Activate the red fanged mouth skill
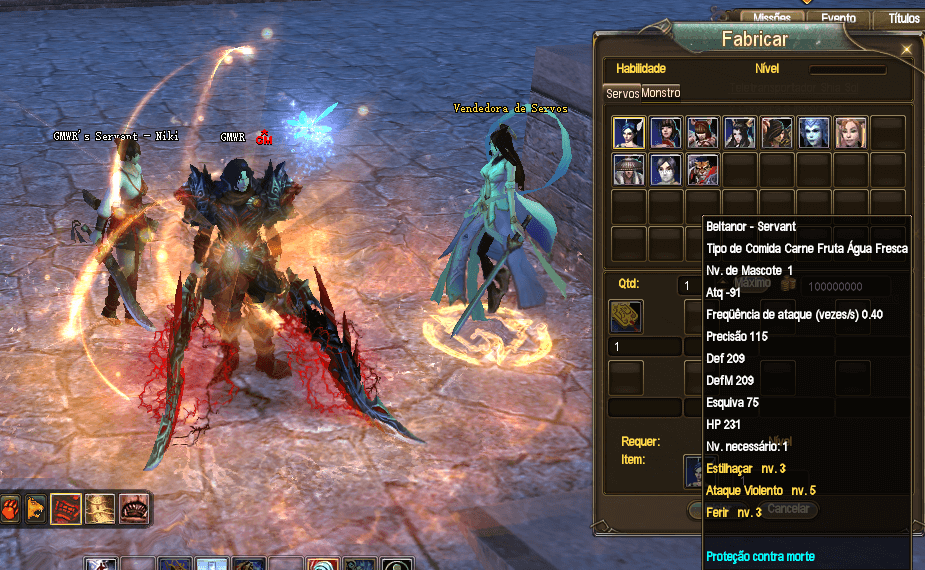This screenshot has height=570, width=925. pyautogui.click(x=66, y=508)
